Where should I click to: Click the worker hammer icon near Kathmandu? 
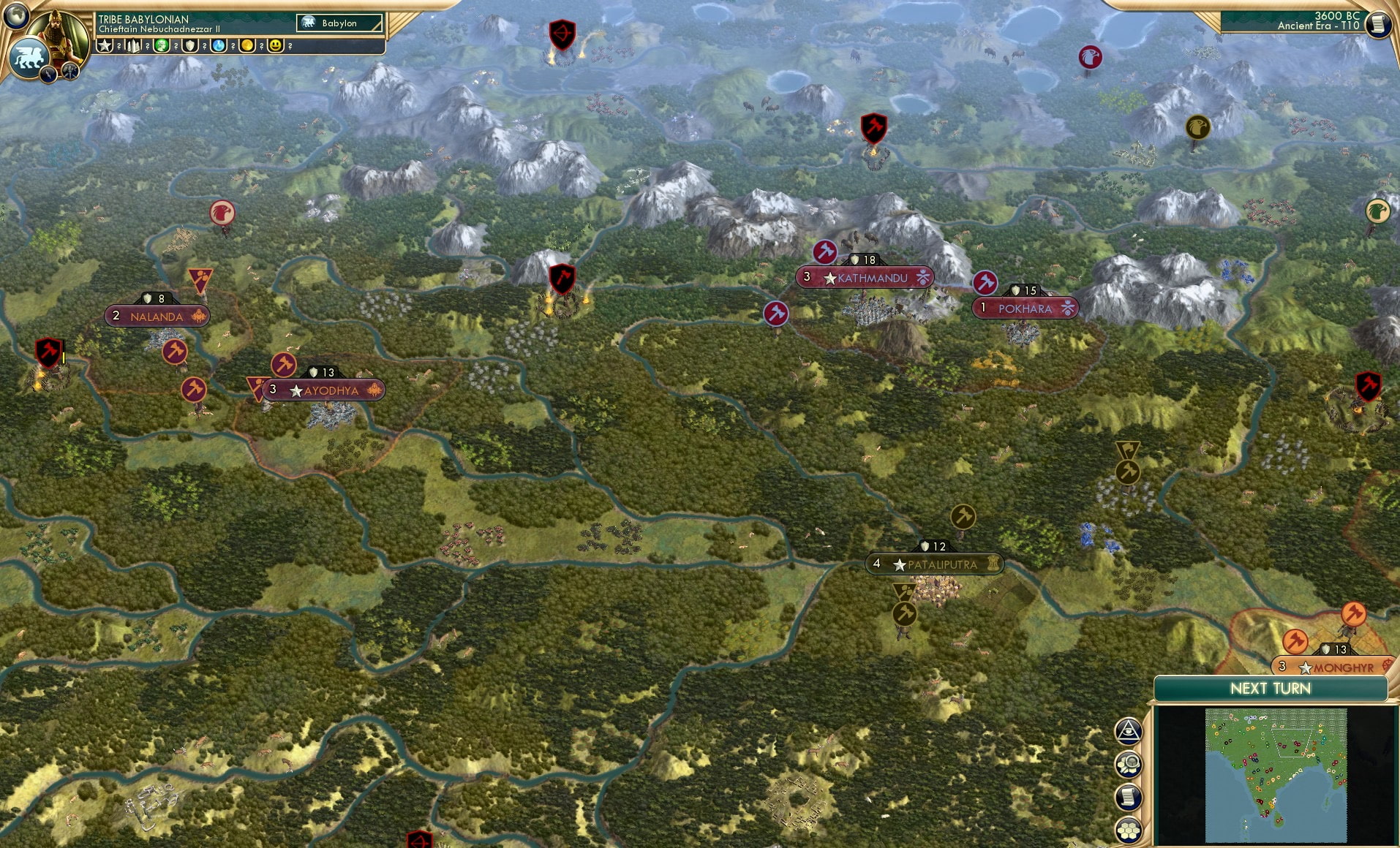coord(824,251)
